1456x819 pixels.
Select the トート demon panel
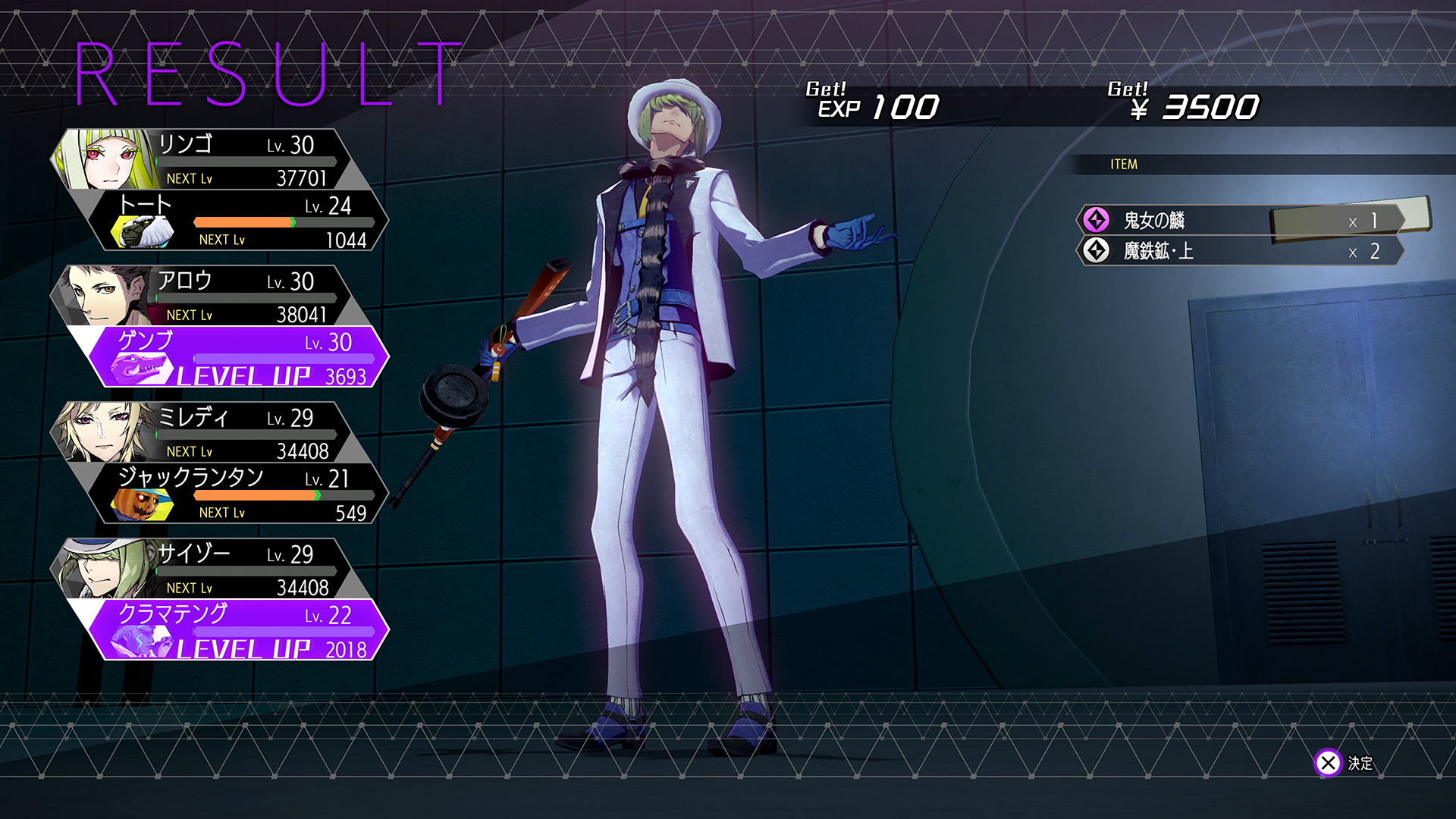tap(243, 221)
